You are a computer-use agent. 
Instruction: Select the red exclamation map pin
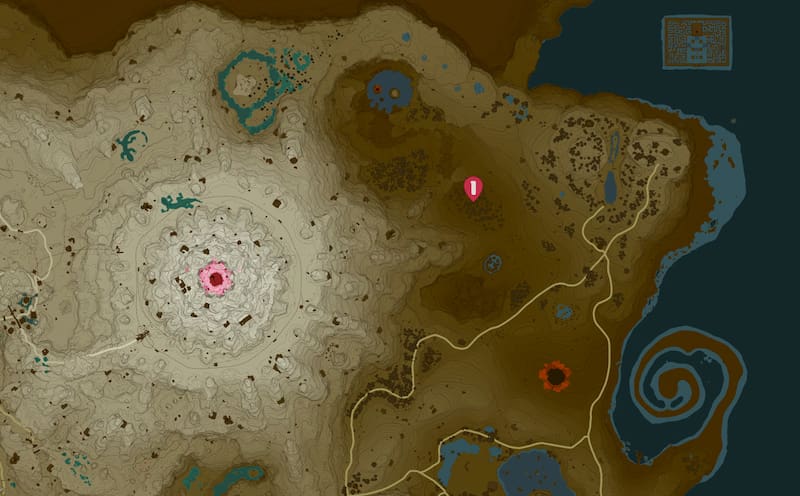coord(474,187)
